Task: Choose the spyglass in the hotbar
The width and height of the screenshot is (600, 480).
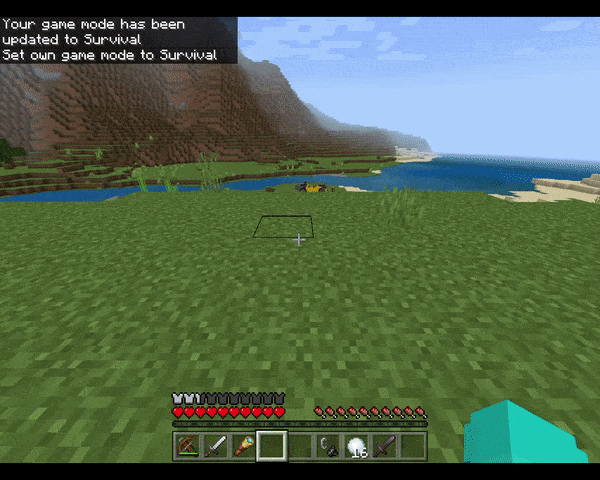Action: click(243, 446)
